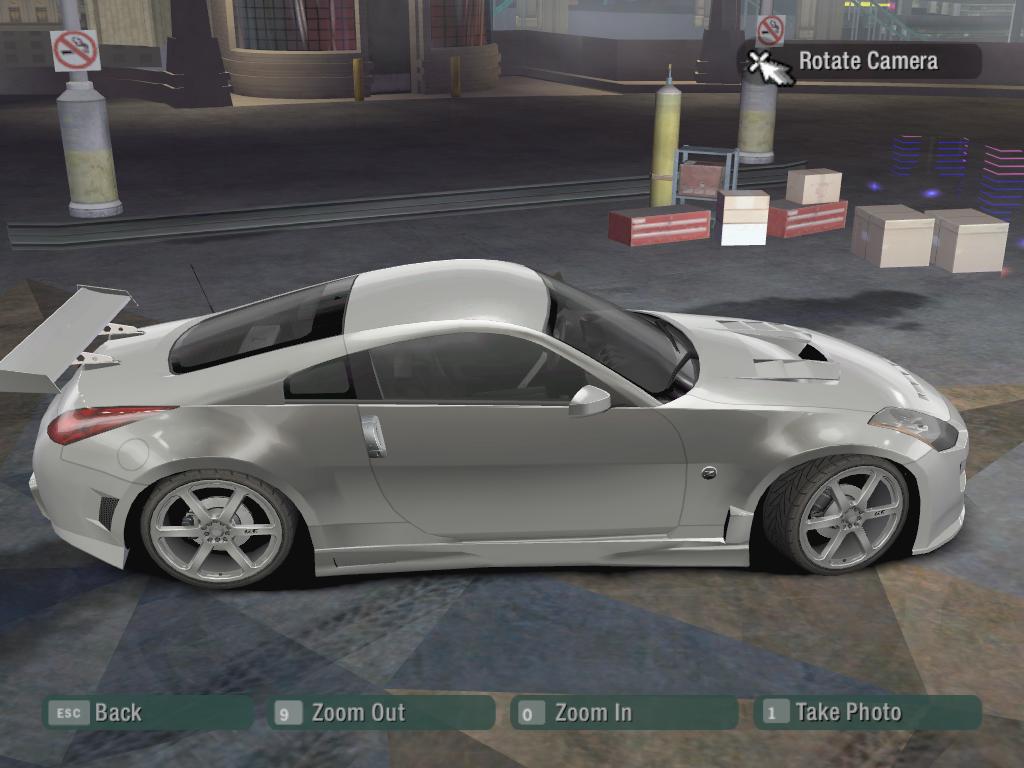The width and height of the screenshot is (1024, 768).
Task: Go back using the Back button
Action: (x=146, y=713)
